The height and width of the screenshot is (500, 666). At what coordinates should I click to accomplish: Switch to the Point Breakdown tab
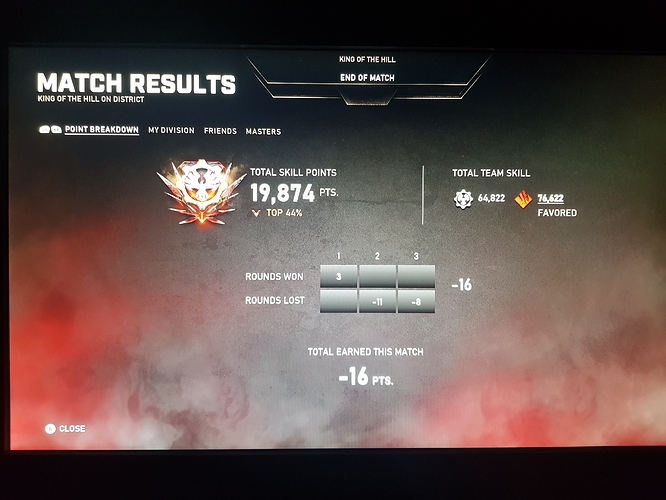[101, 130]
